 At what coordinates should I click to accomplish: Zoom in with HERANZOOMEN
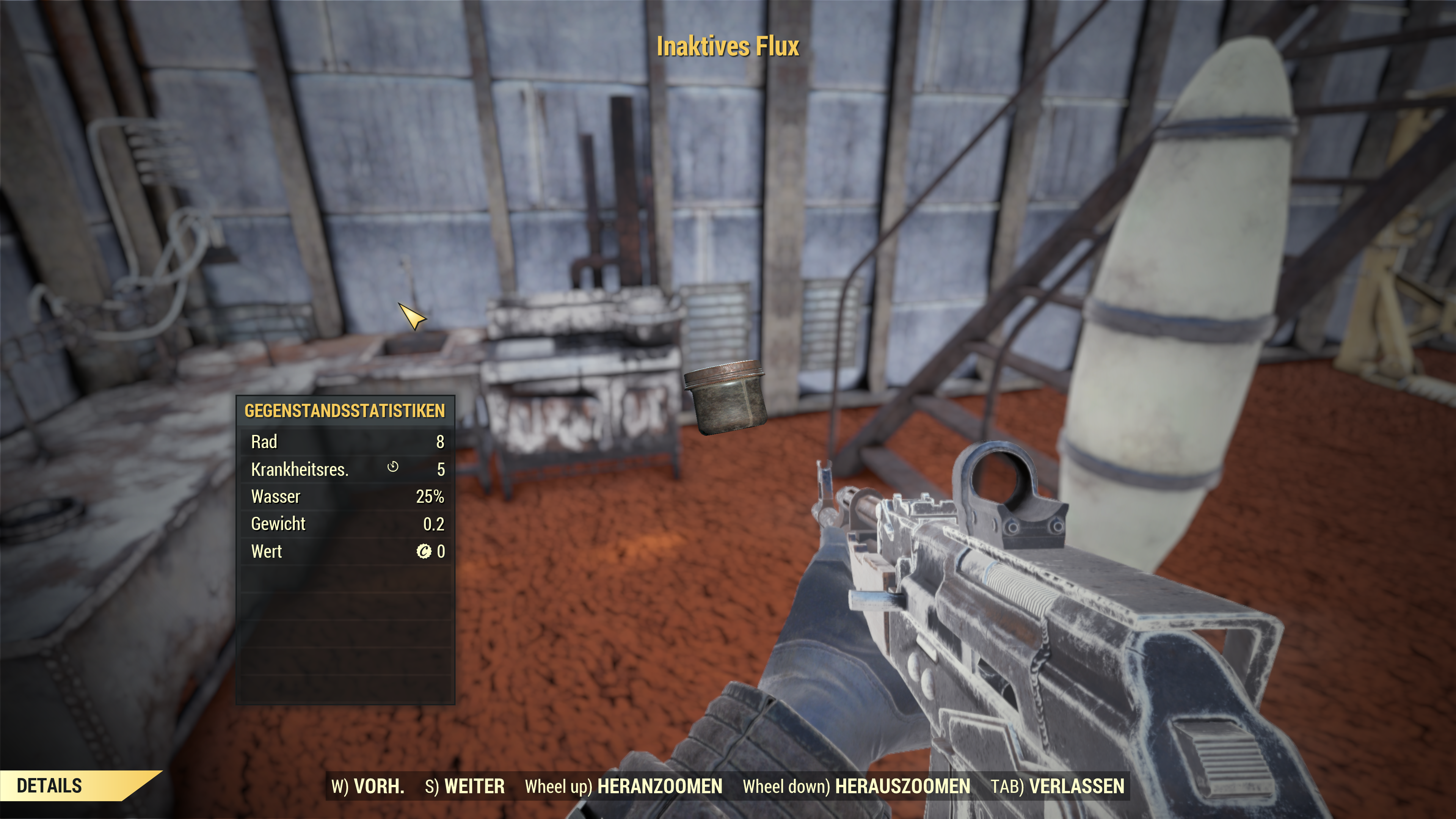point(623,786)
